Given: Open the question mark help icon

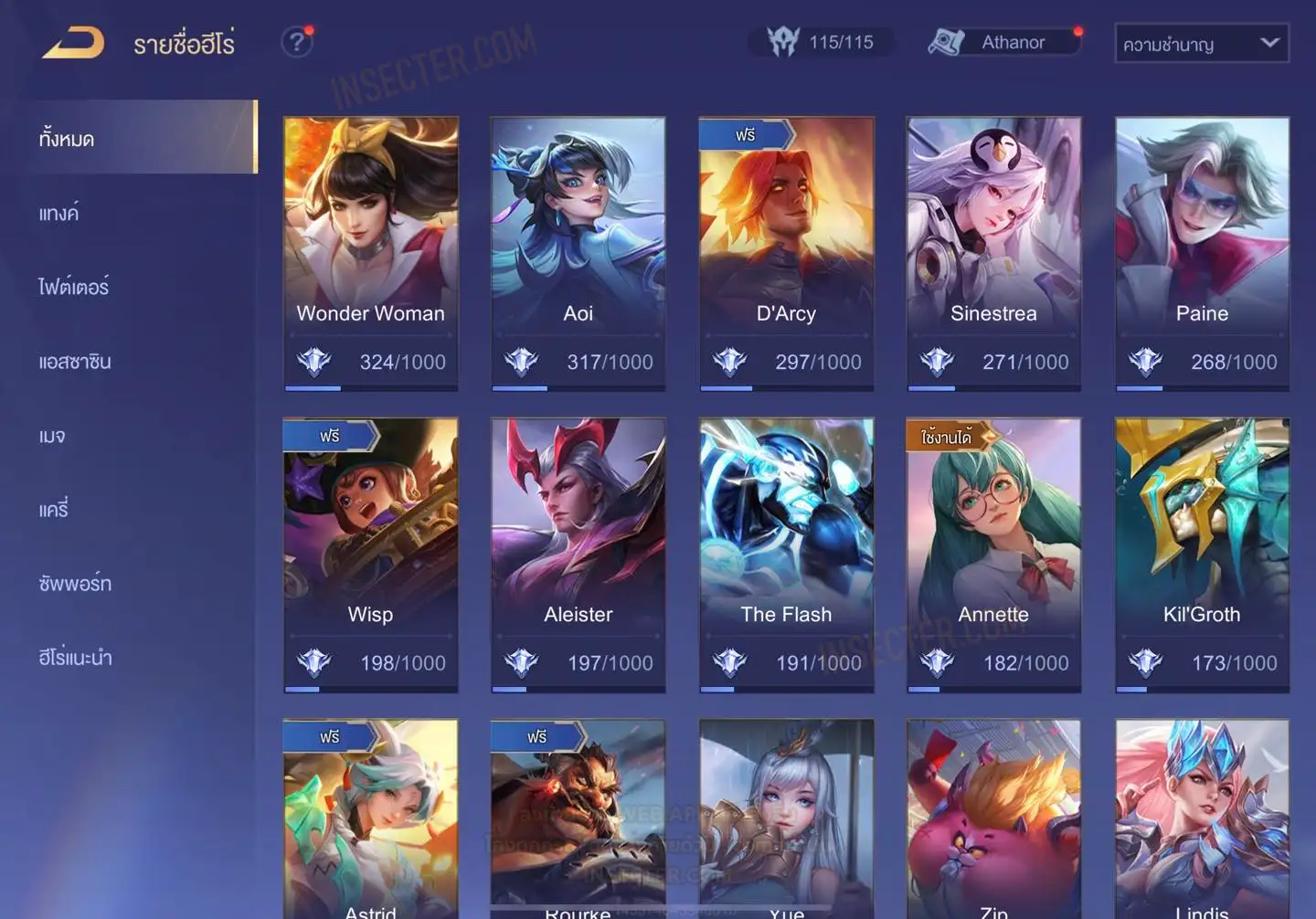Looking at the screenshot, I should [296, 42].
